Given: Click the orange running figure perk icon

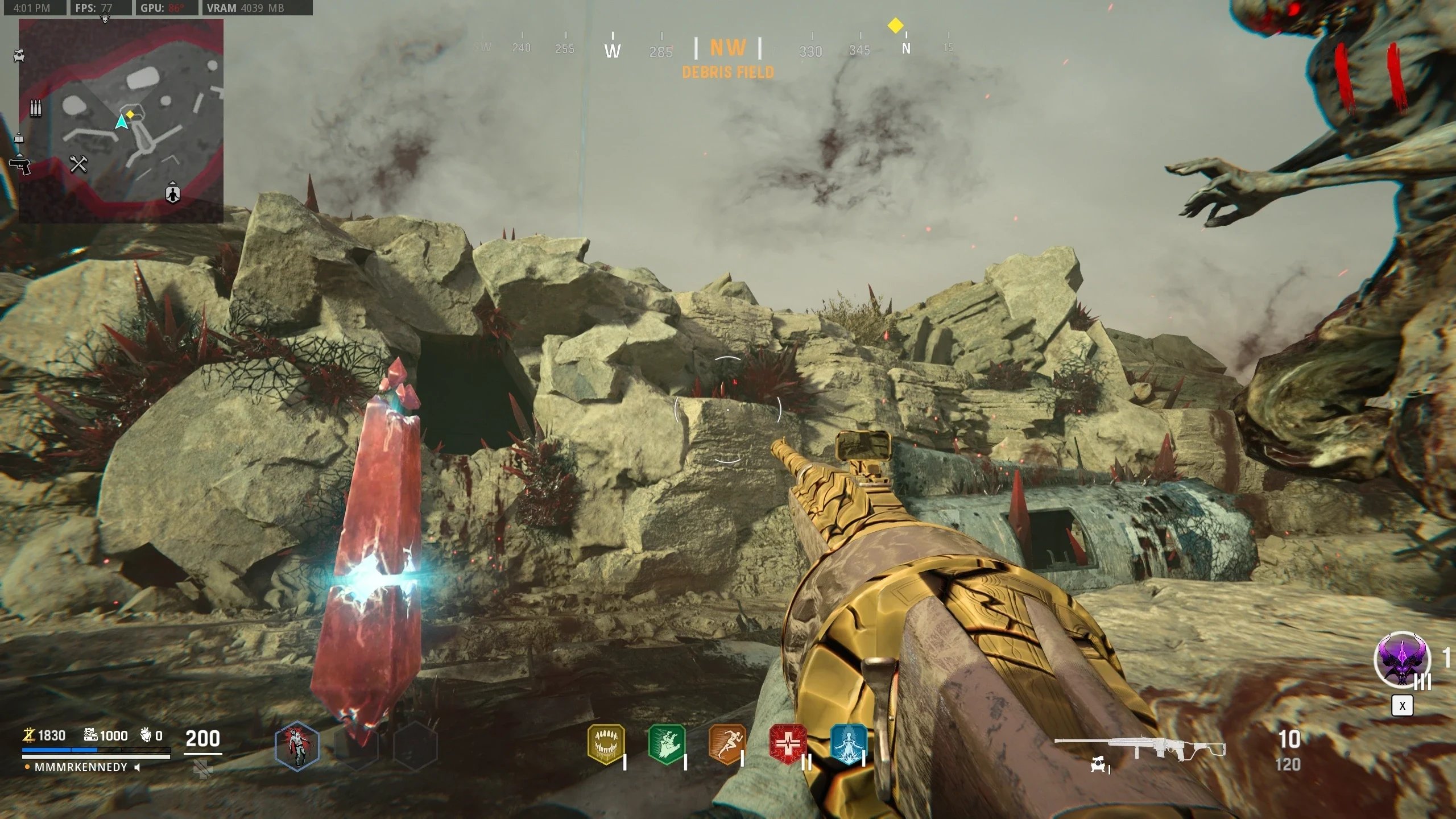Looking at the screenshot, I should click(727, 744).
